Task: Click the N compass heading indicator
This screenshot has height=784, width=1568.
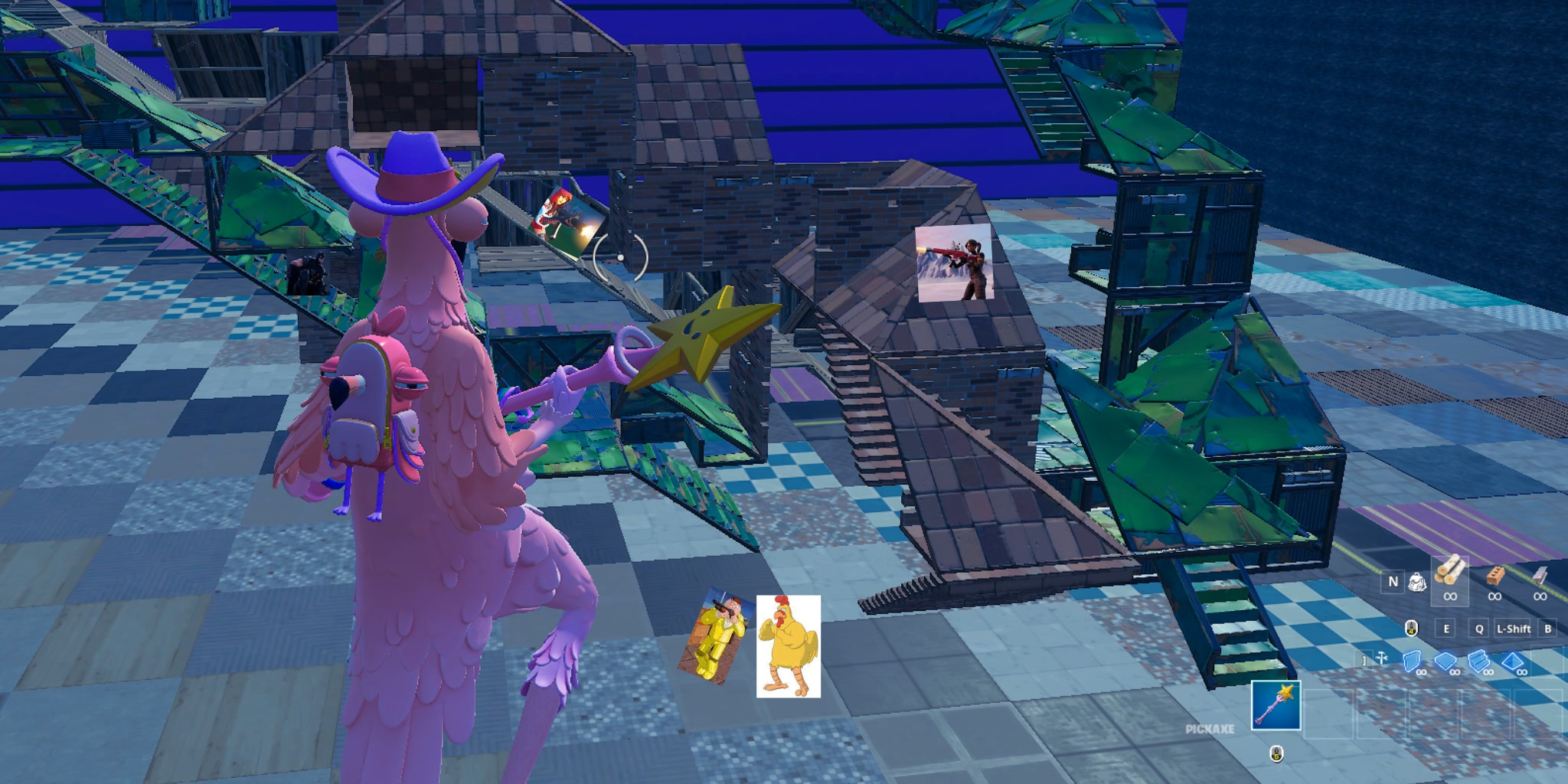Action: point(1393,582)
